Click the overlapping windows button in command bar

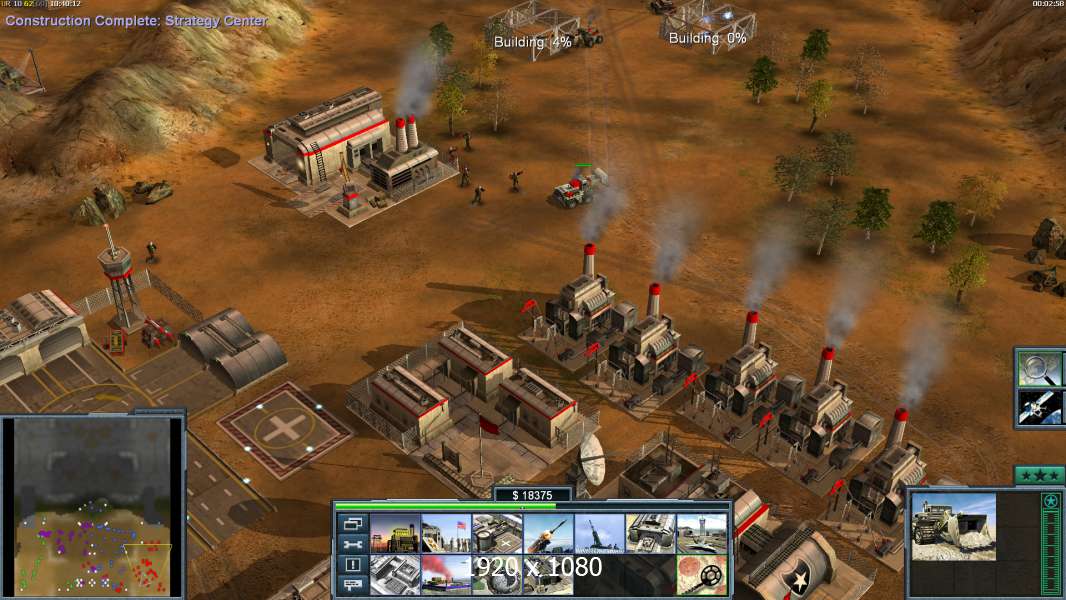tap(352, 523)
